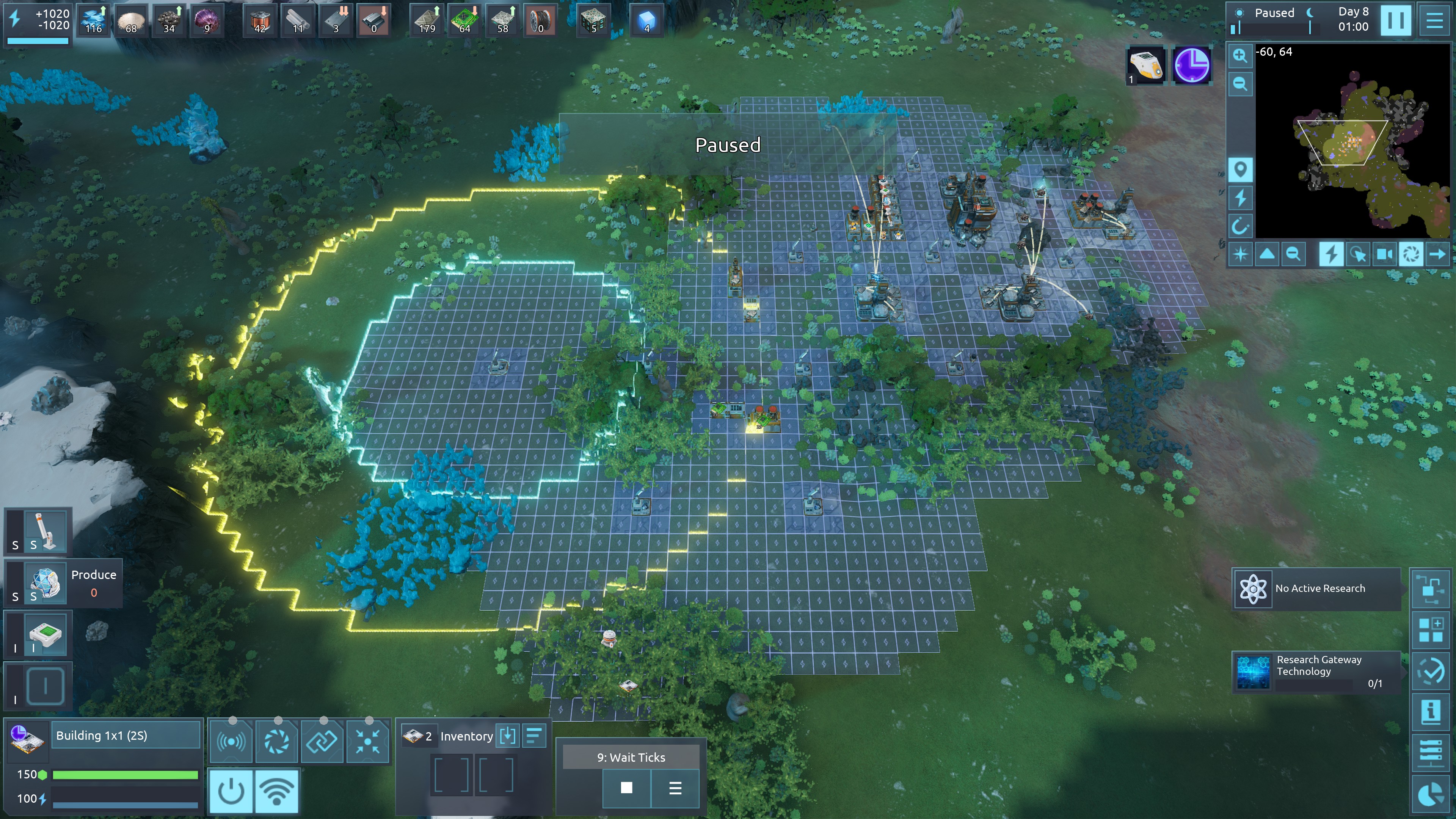Click the Inventory sort lines button
1456x819 pixels.
(534, 736)
